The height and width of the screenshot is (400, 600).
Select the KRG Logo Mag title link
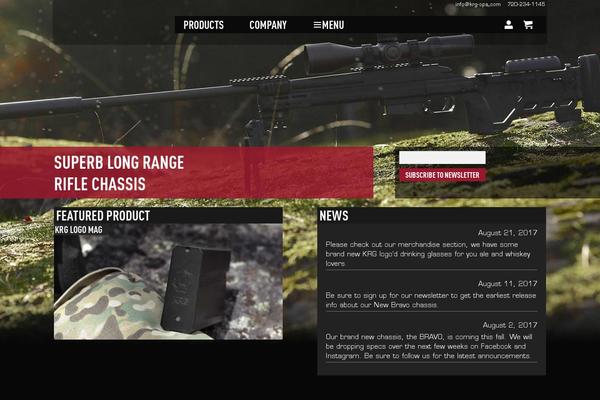click(79, 230)
